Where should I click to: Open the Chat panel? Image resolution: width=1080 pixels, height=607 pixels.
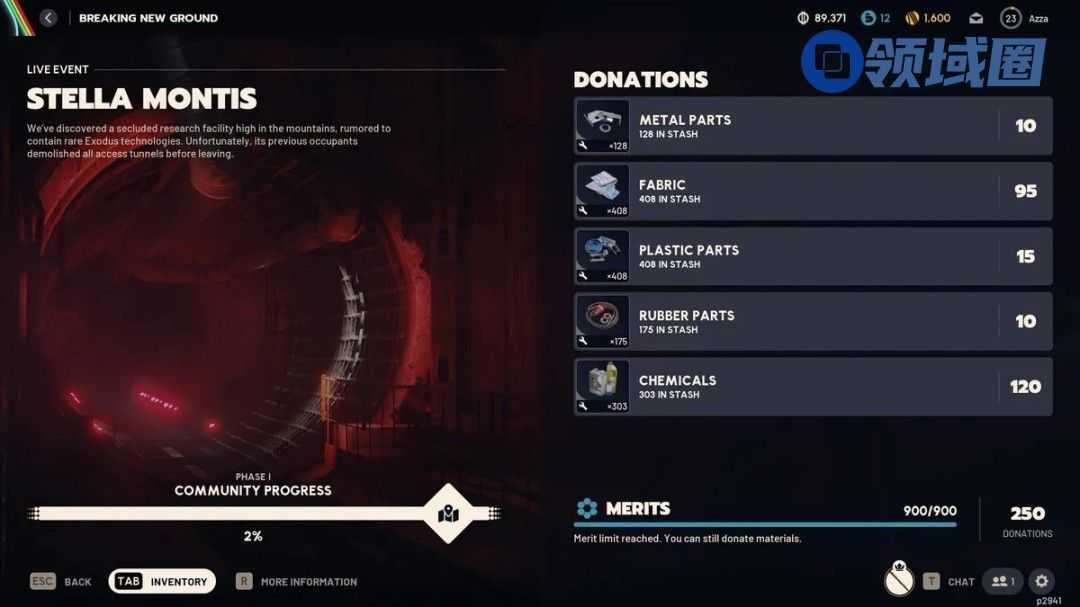coord(949,581)
